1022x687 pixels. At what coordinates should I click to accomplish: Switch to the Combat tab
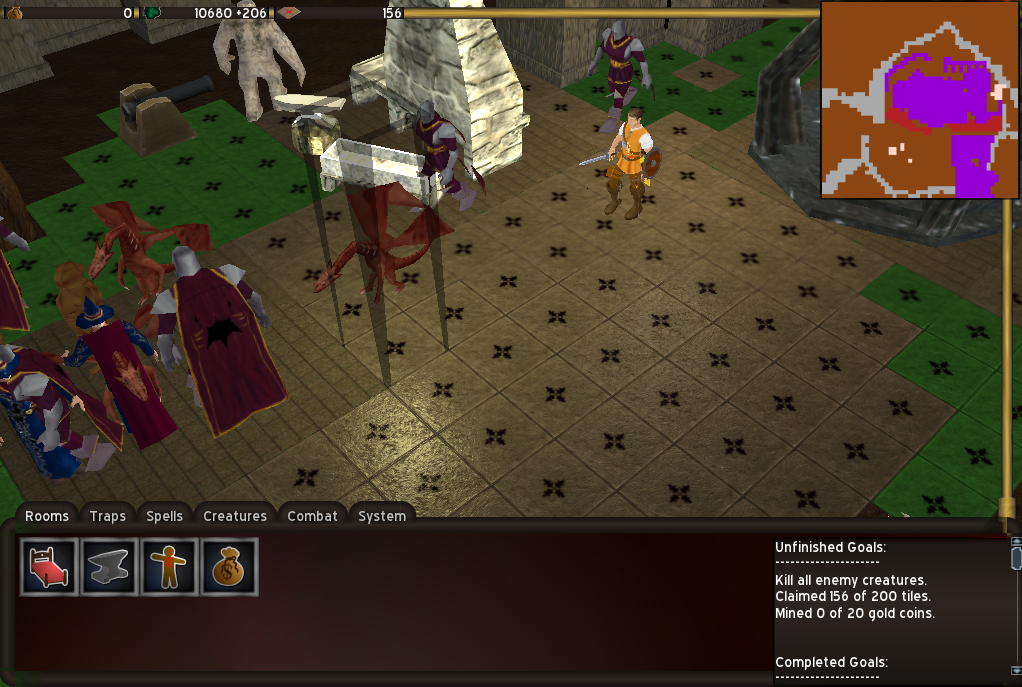pos(313,516)
